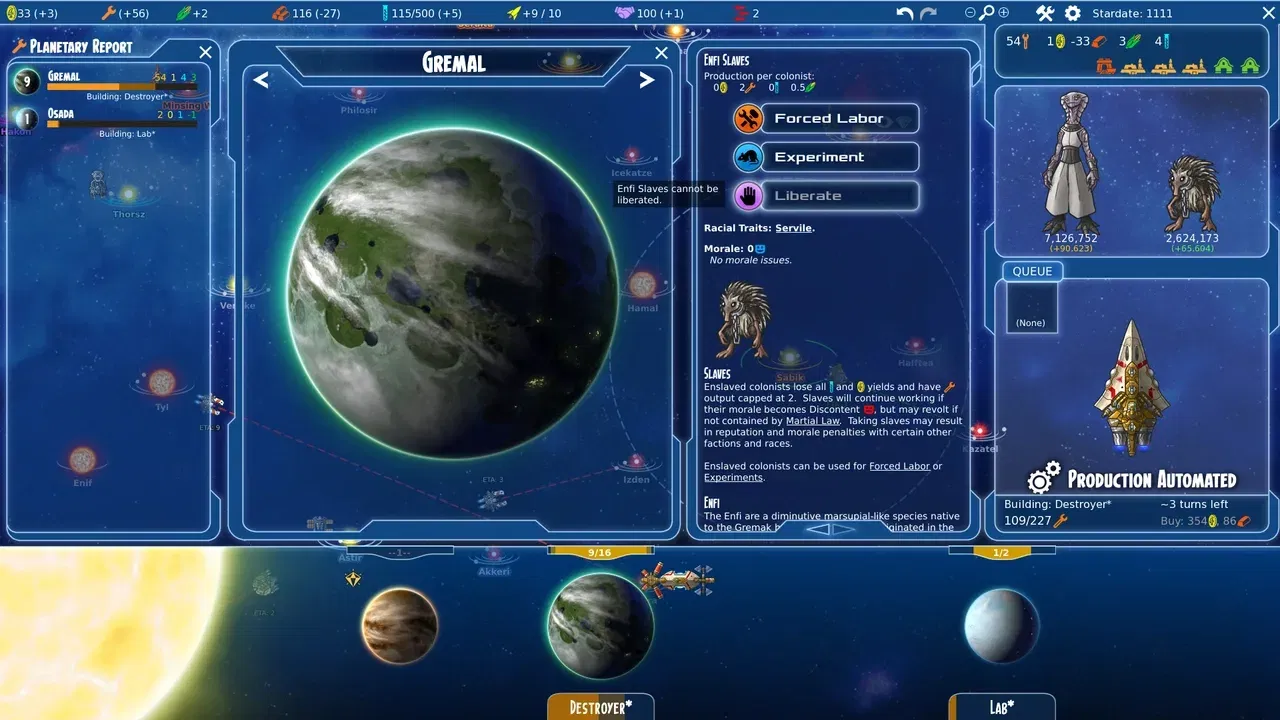Open the Servile racial trait link
The image size is (1280, 720).
tap(793, 227)
